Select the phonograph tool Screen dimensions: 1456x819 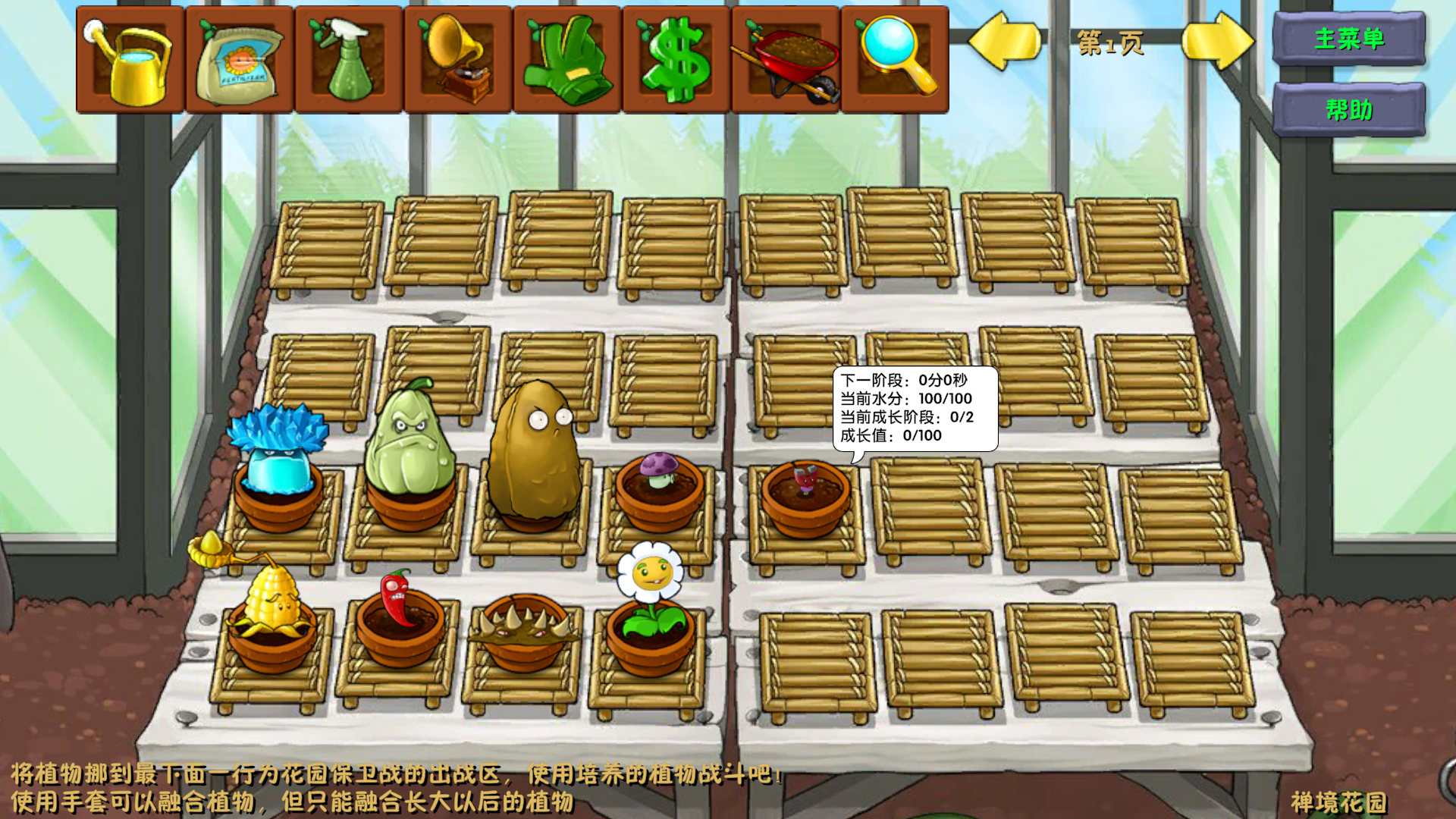point(458,61)
